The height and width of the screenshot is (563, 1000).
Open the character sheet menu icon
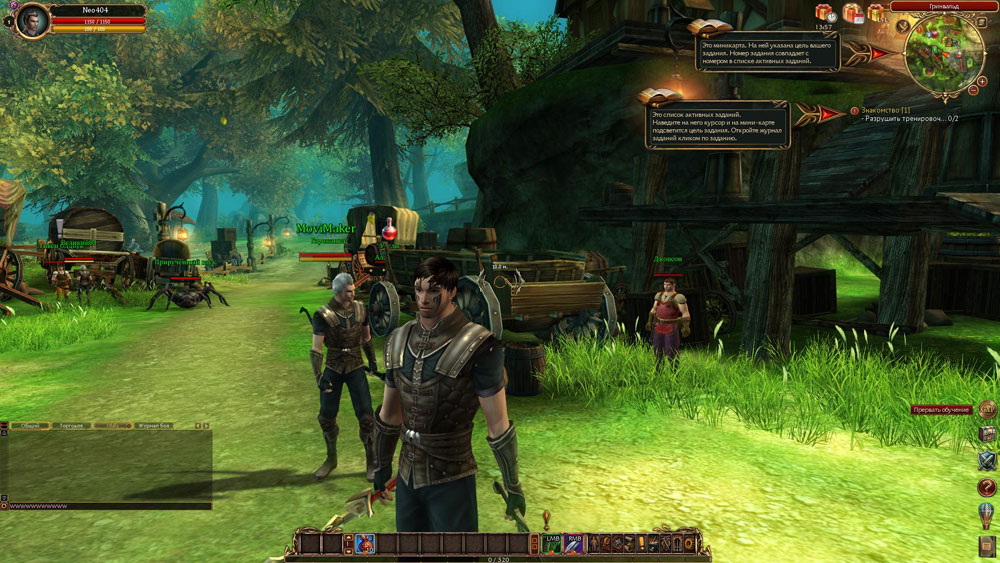pyautogui.click(x=594, y=543)
